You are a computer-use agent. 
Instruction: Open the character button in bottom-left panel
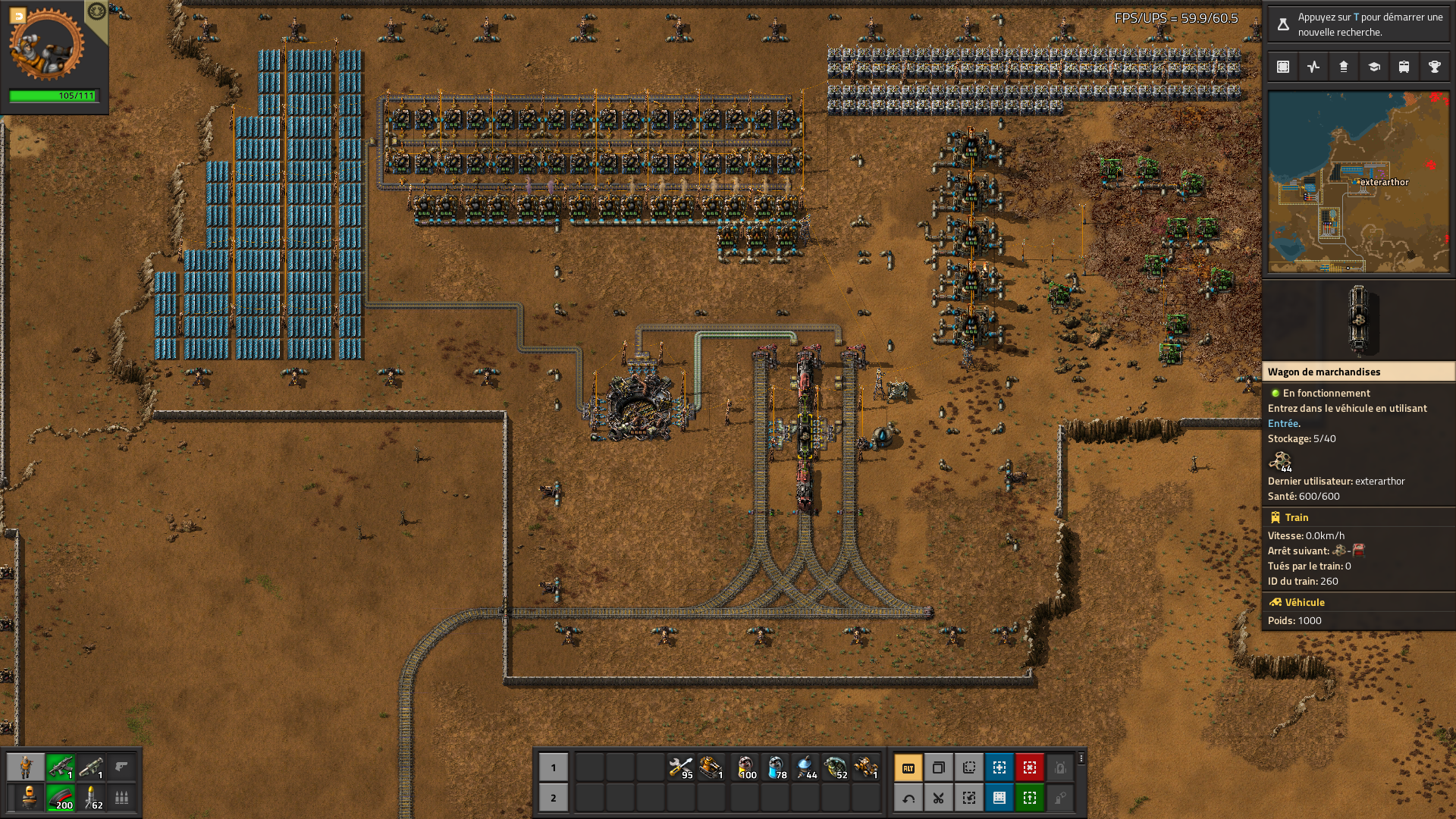pos(26,767)
